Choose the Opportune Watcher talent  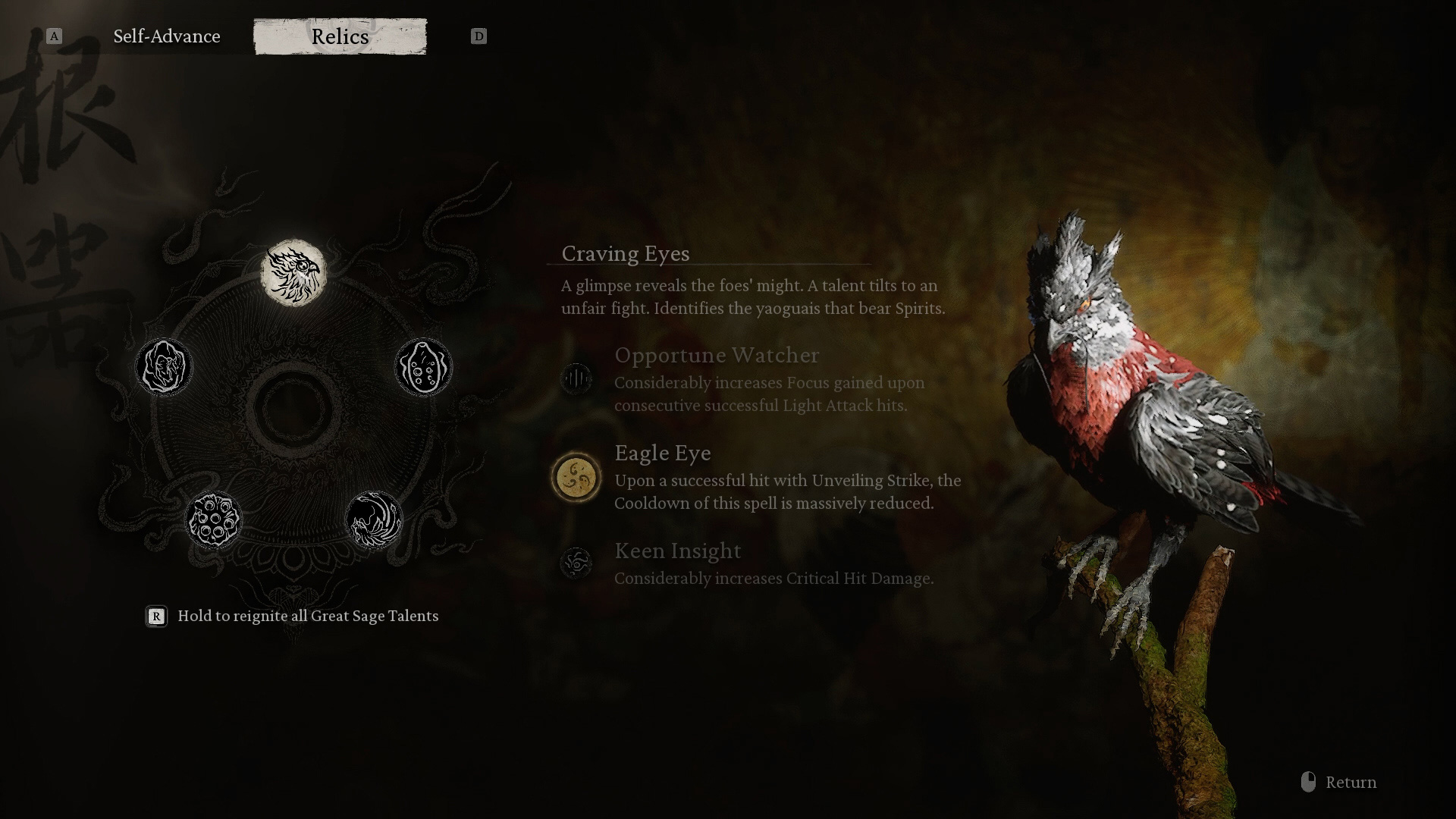tap(576, 378)
